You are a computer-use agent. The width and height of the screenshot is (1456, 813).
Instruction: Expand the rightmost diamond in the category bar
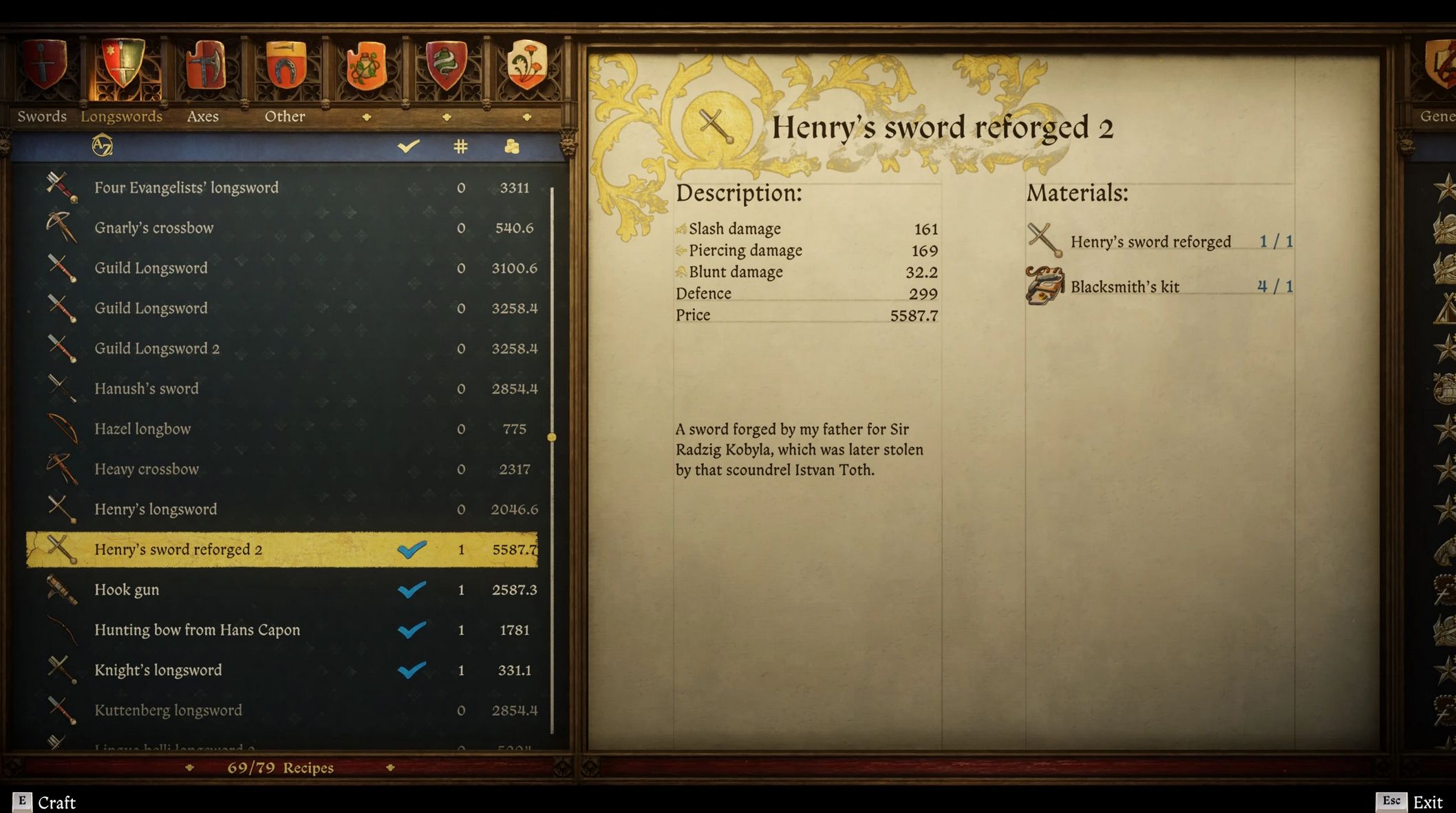(x=526, y=118)
